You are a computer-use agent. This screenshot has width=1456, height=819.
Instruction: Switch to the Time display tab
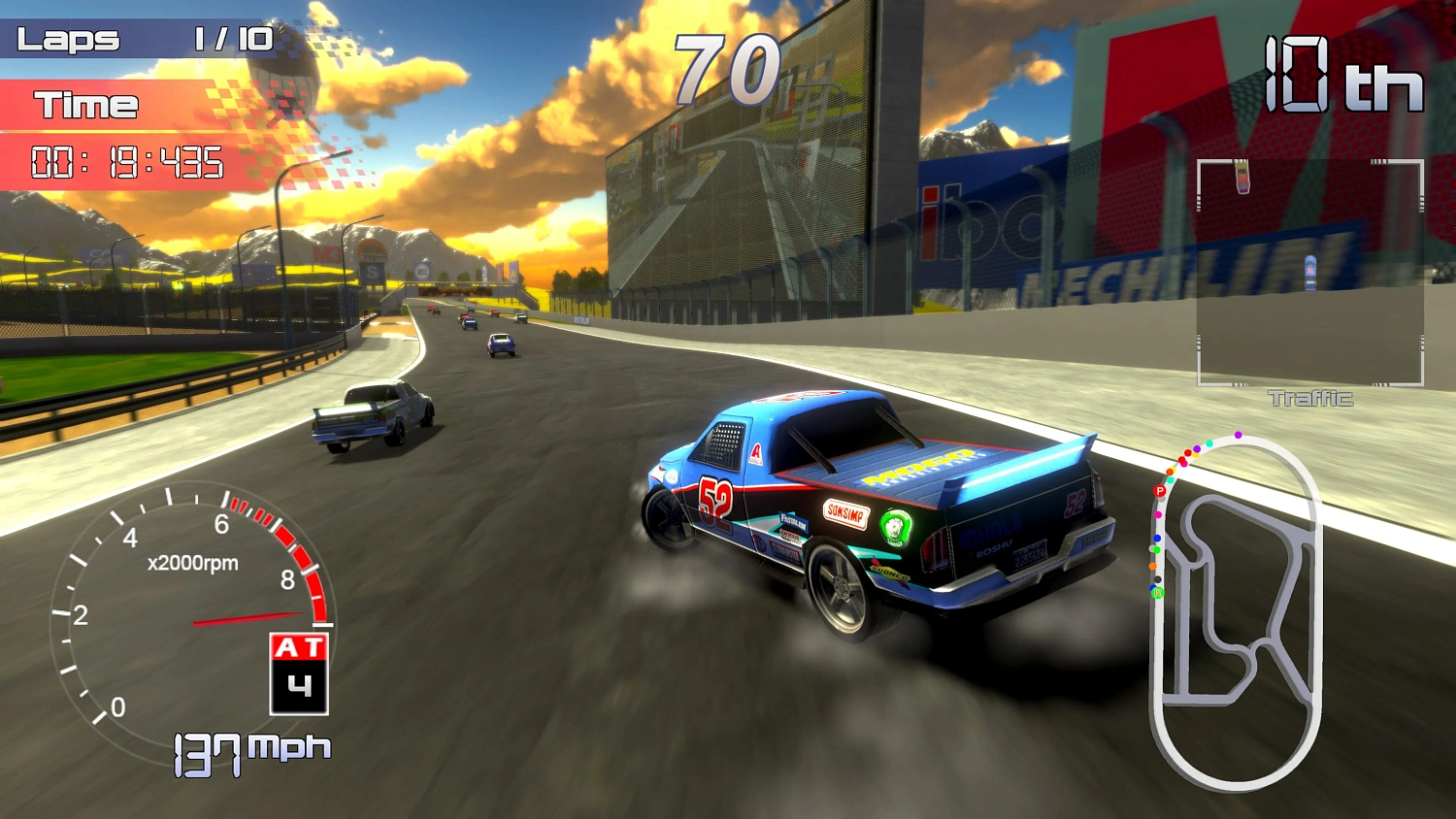click(85, 104)
